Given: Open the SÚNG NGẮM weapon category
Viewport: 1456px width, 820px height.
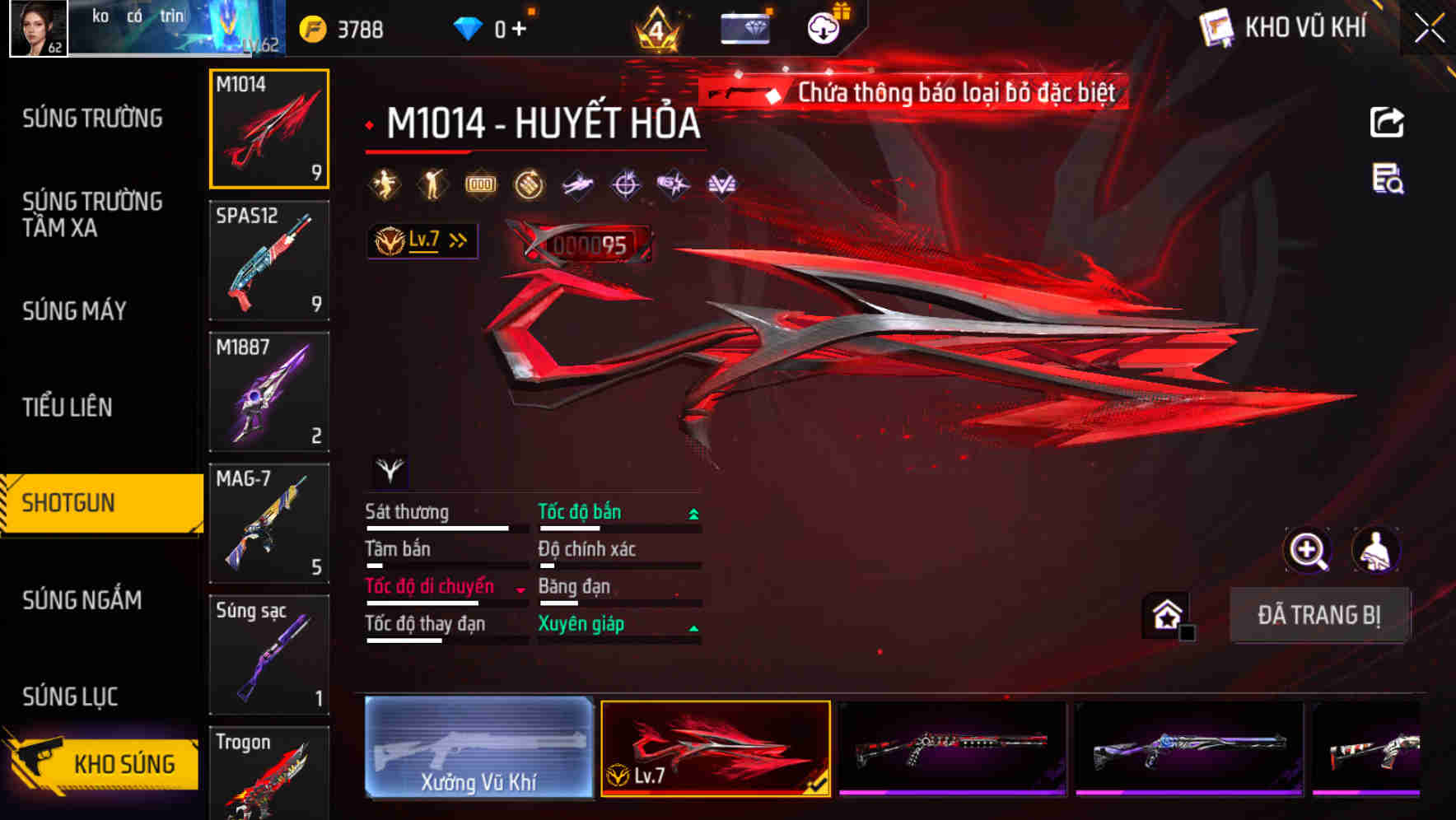Looking at the screenshot, I should pos(81,601).
